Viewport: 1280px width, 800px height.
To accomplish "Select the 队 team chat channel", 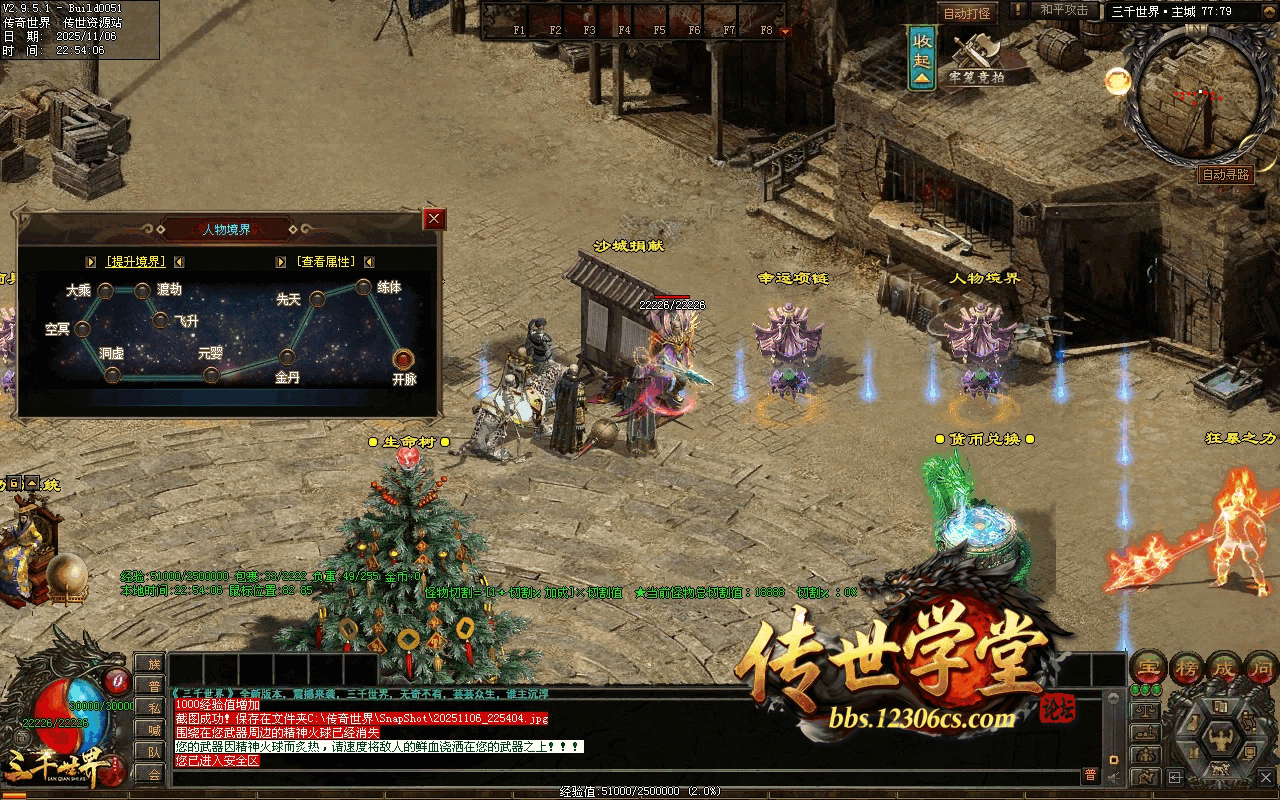I will (x=153, y=752).
